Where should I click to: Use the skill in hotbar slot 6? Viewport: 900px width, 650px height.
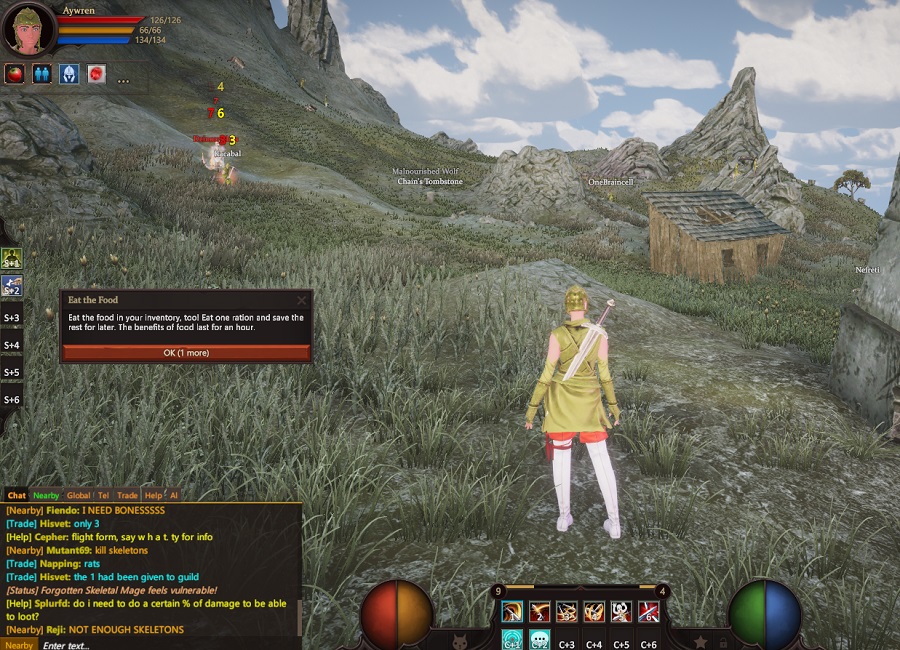pos(648,612)
